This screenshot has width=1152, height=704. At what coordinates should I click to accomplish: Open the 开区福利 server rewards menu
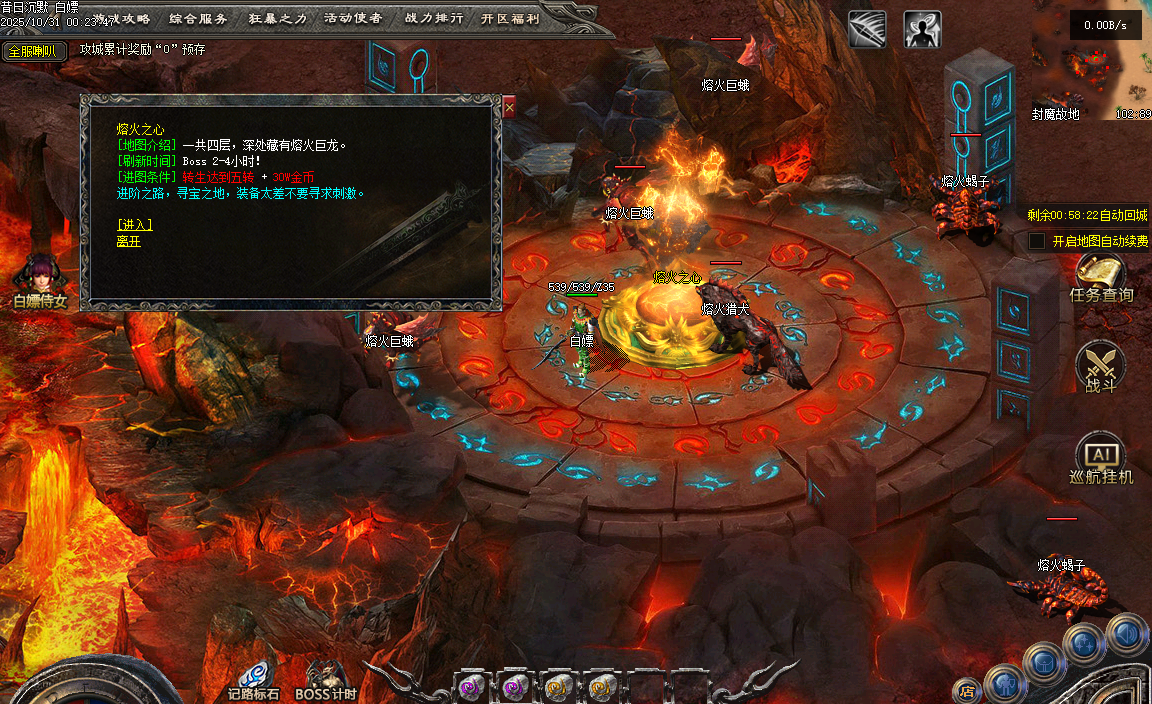[510, 18]
